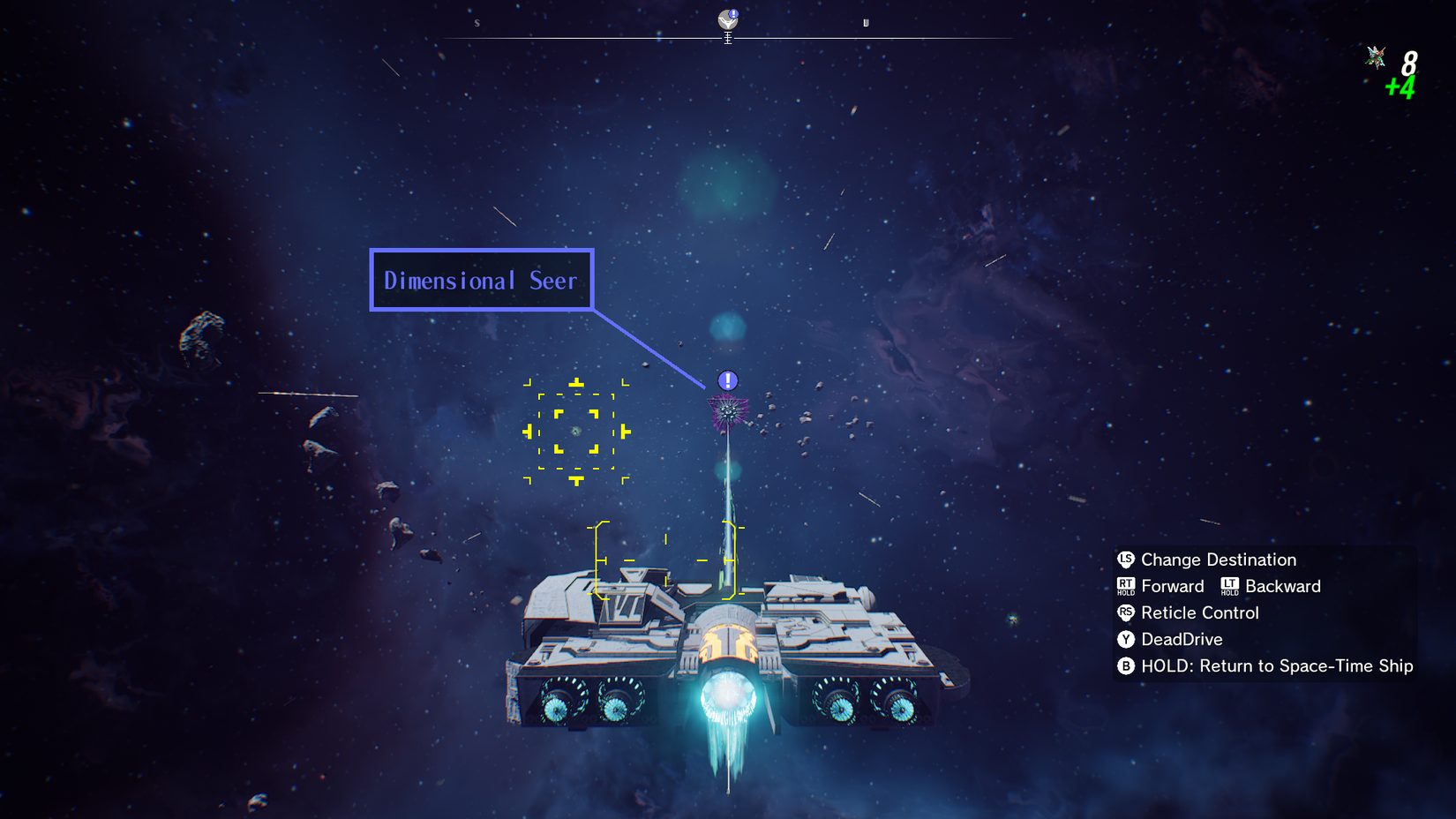This screenshot has width=1456, height=819.
Task: Click the HOLD: Return to Space-Time Ship text
Action: tap(1277, 666)
